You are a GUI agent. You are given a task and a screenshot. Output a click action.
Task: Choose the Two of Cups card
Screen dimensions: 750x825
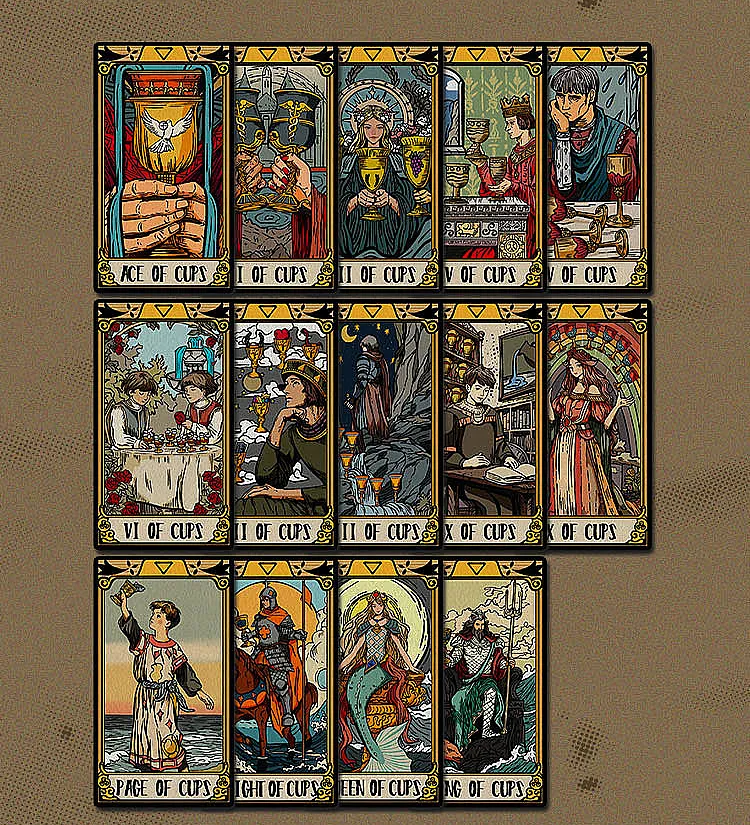[283, 166]
